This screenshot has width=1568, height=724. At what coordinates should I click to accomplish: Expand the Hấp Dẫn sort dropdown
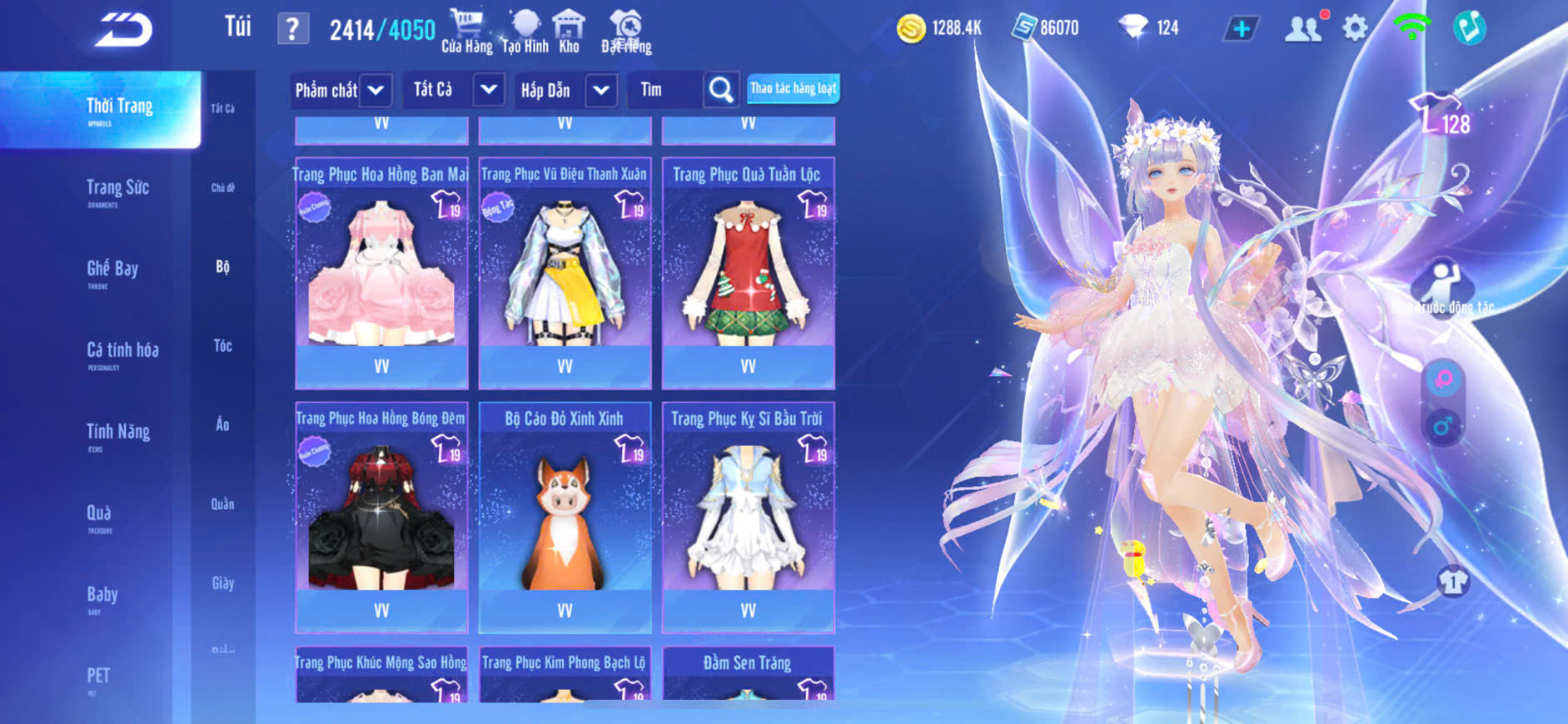pyautogui.click(x=601, y=90)
